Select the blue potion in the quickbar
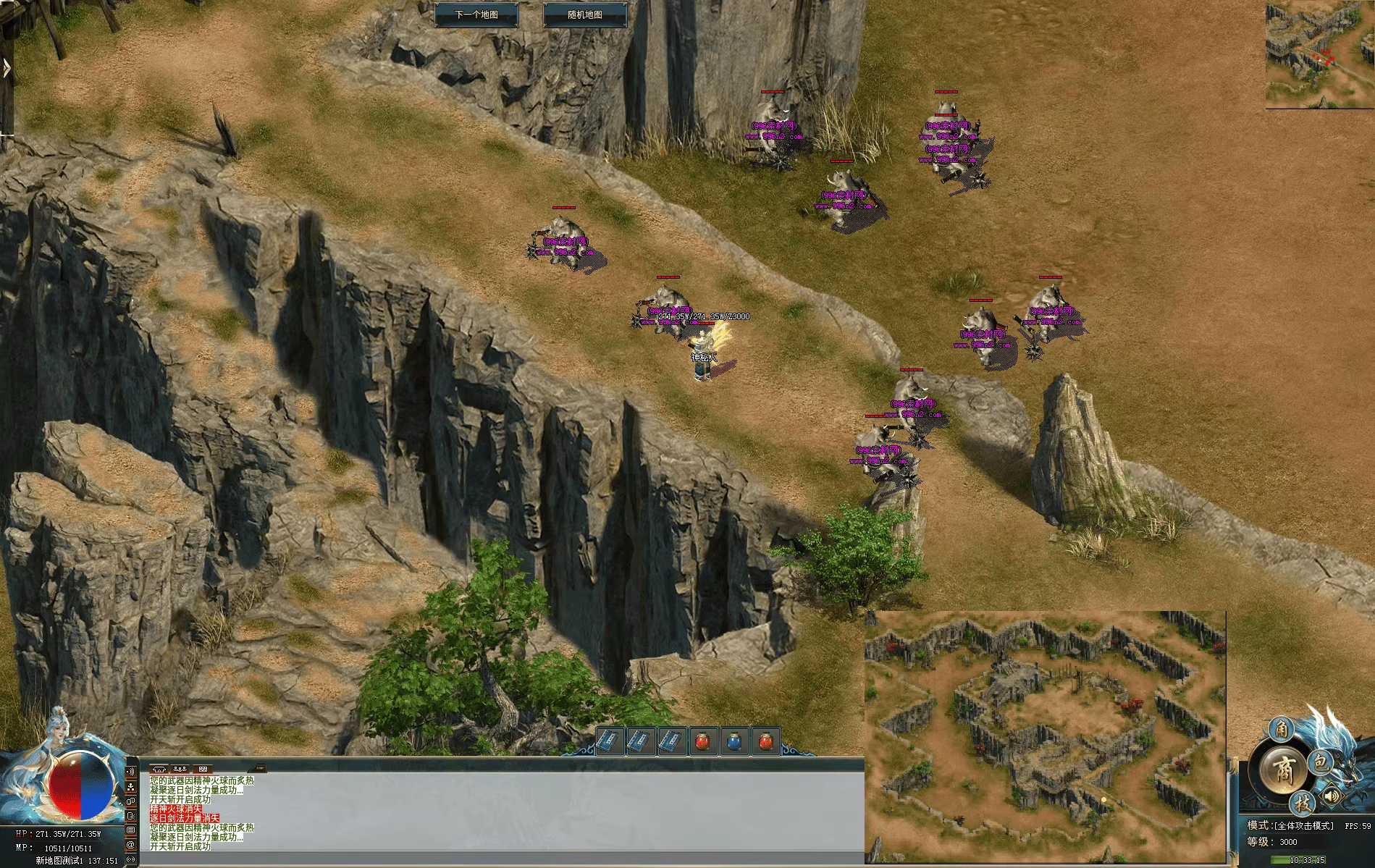 click(735, 741)
